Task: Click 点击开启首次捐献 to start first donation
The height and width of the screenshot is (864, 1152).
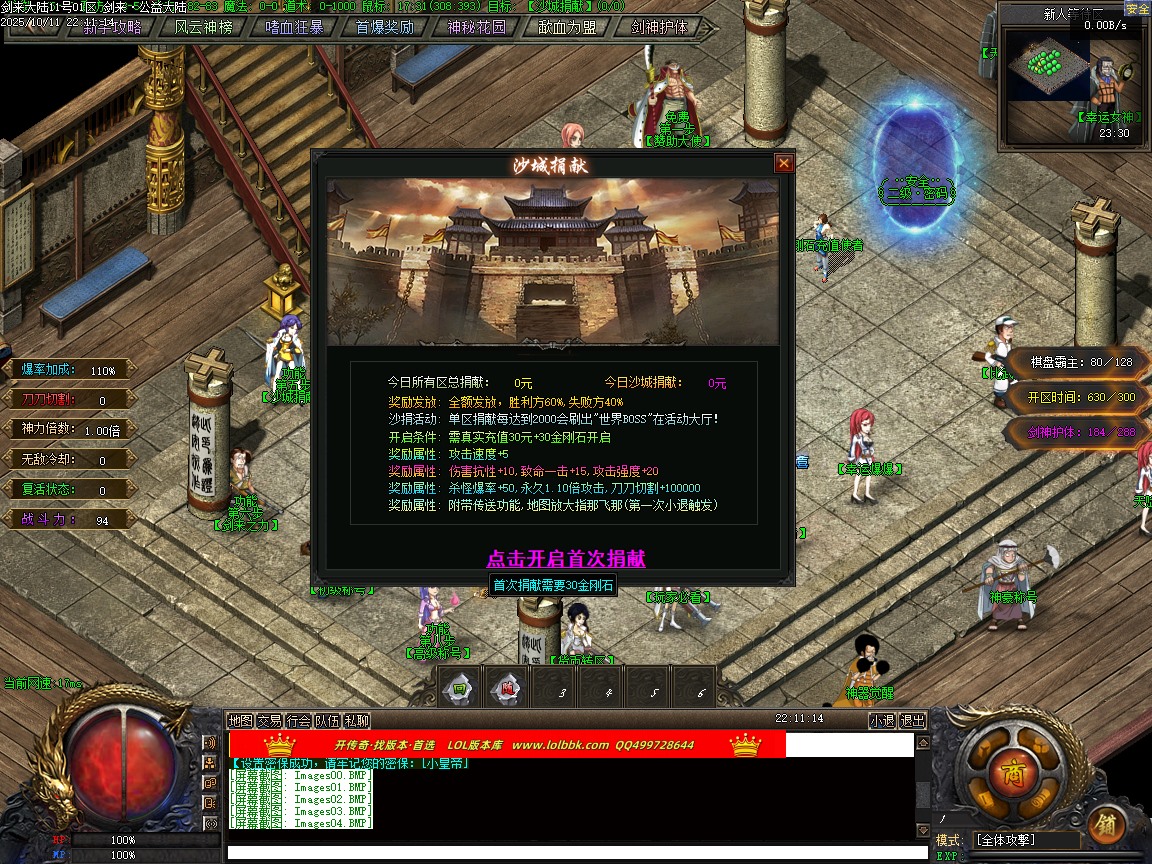Action: point(566,558)
